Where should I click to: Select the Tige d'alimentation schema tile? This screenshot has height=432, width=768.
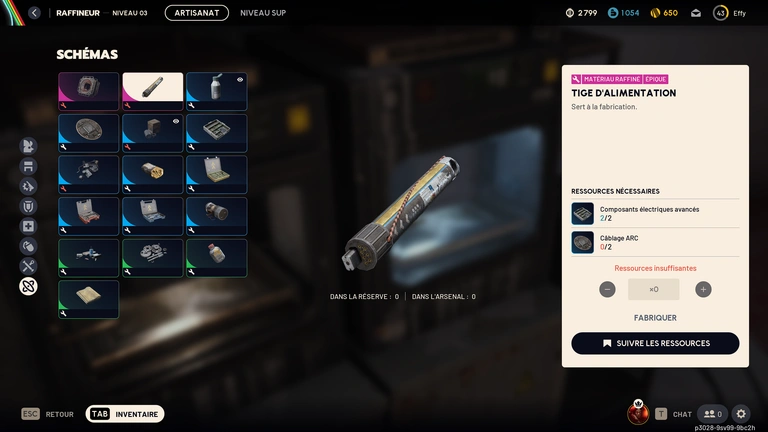[x=152, y=90]
